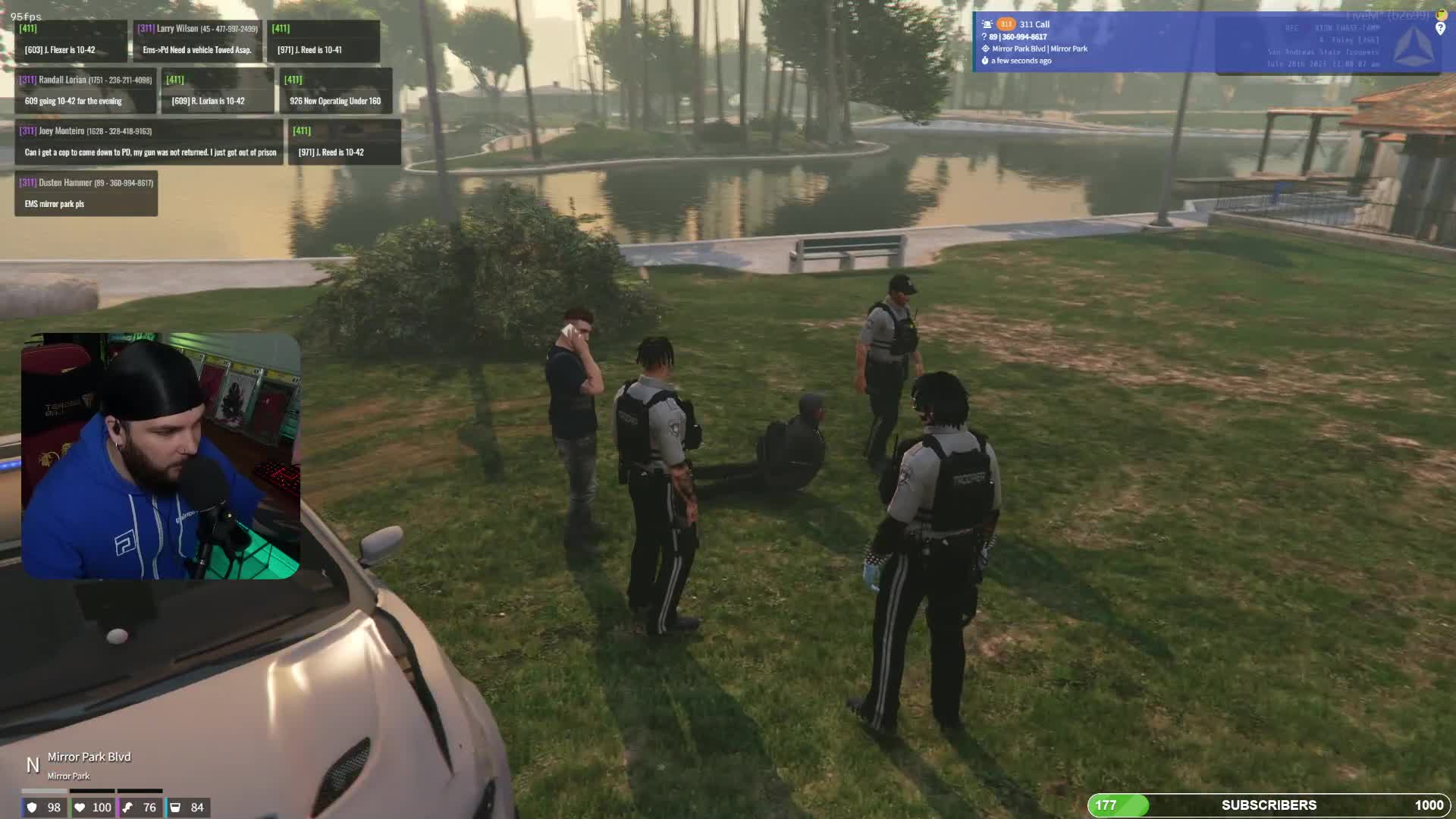Open Joey Monteiro's gun return request

[x=149, y=143]
